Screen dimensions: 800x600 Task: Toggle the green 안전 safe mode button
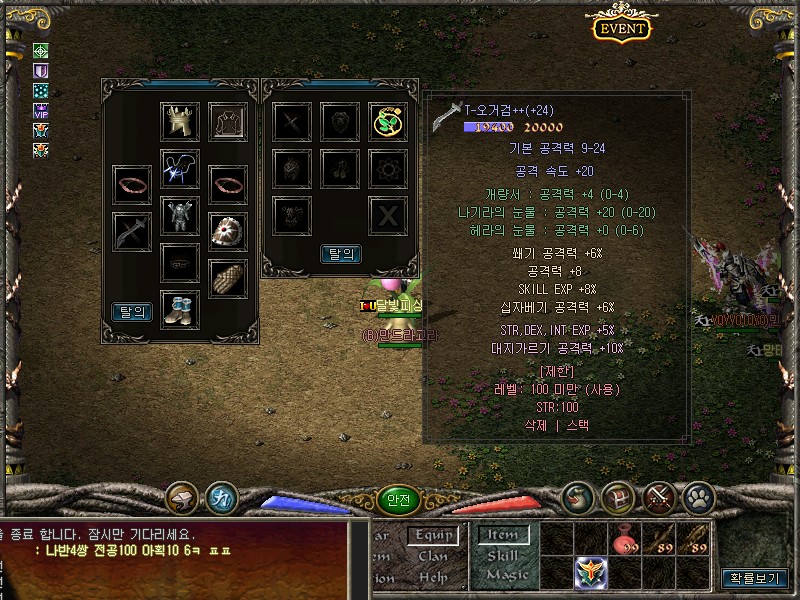point(398,500)
